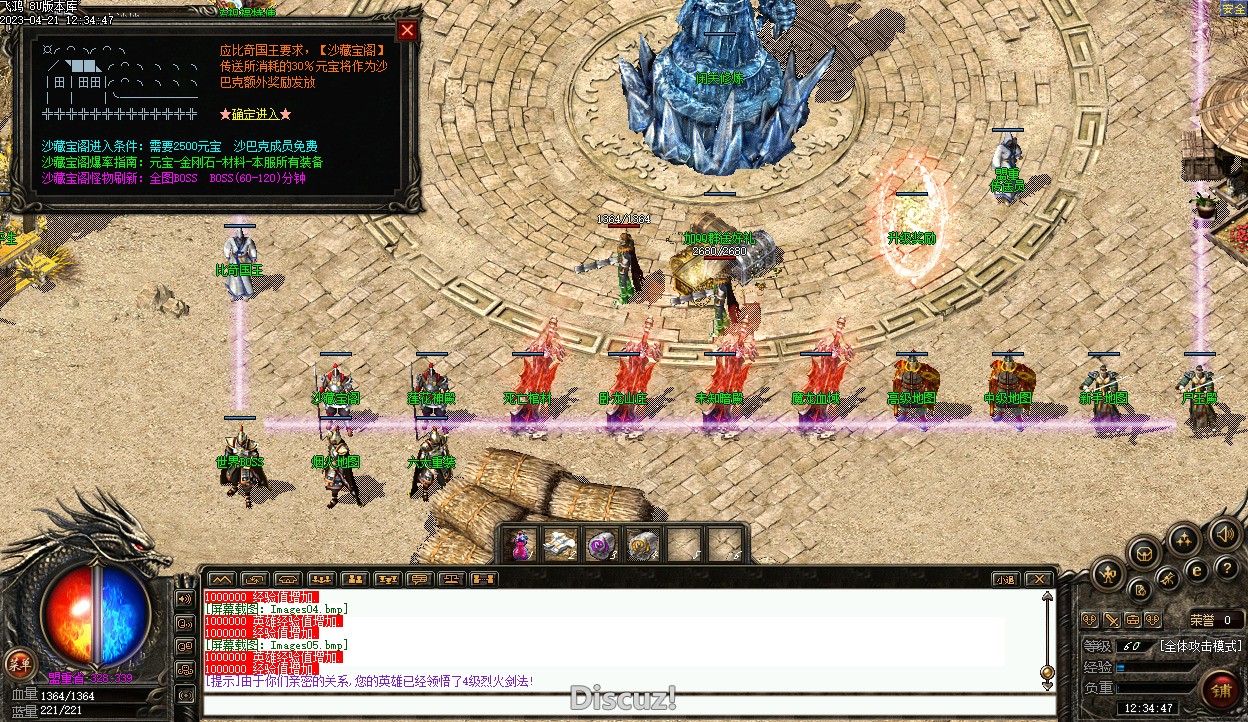Click the small sword icon button

pyautogui.click(x=1111, y=620)
